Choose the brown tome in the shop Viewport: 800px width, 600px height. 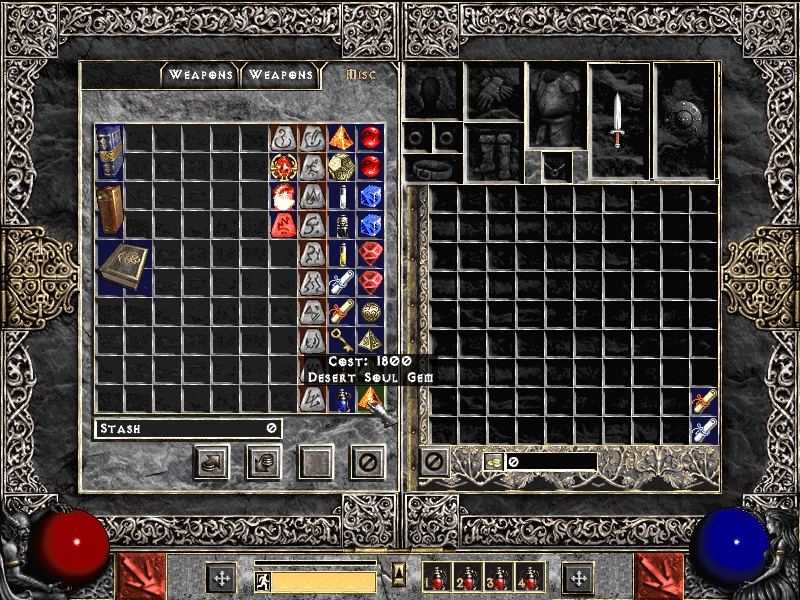(x=109, y=210)
